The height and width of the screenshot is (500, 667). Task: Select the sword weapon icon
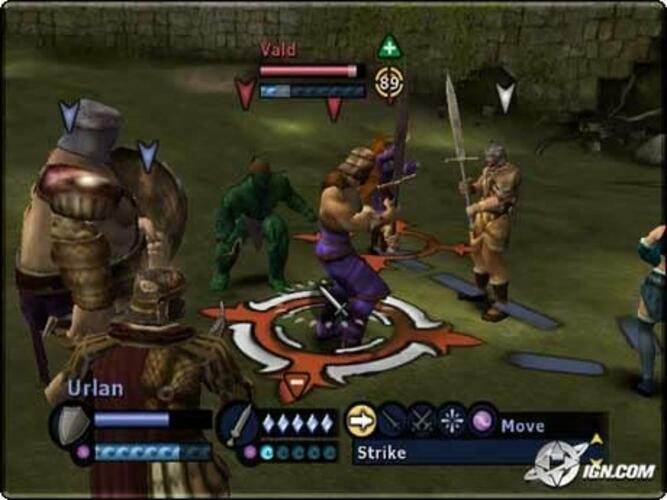tap(236, 422)
